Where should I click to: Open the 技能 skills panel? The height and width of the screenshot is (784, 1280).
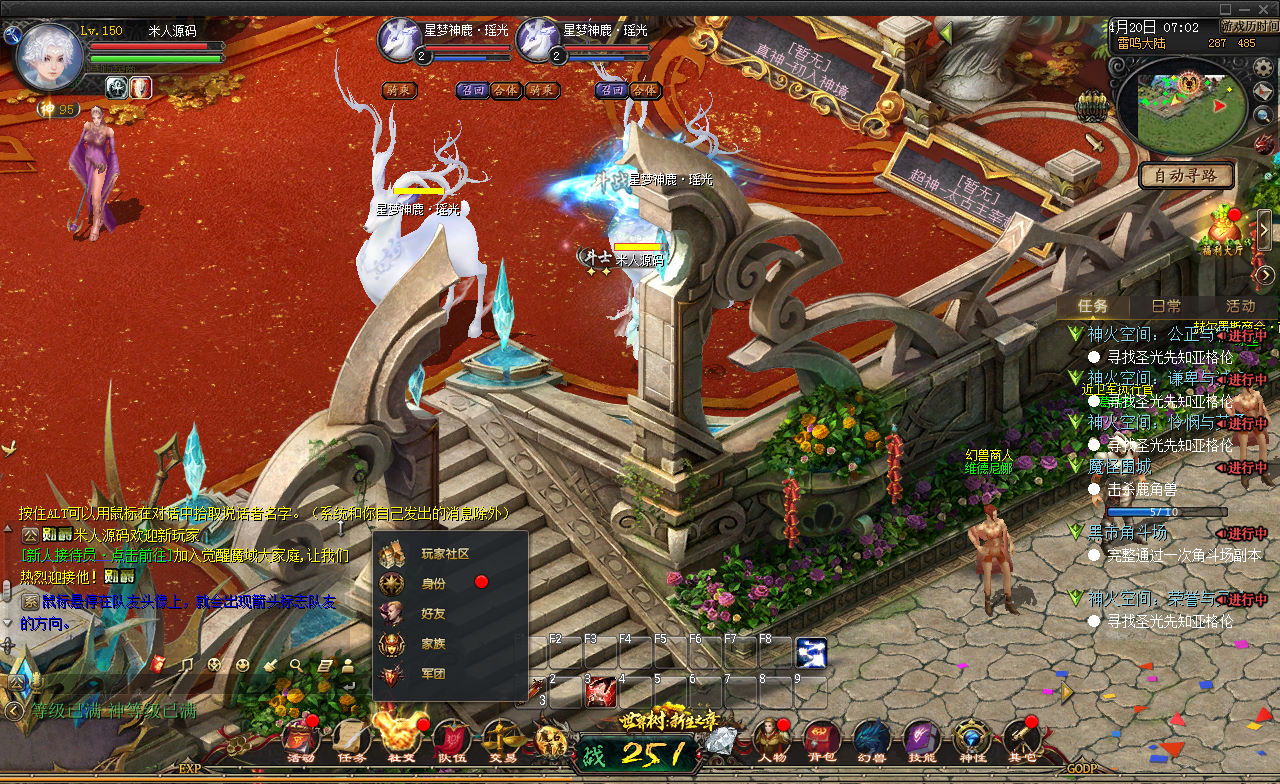point(921,741)
